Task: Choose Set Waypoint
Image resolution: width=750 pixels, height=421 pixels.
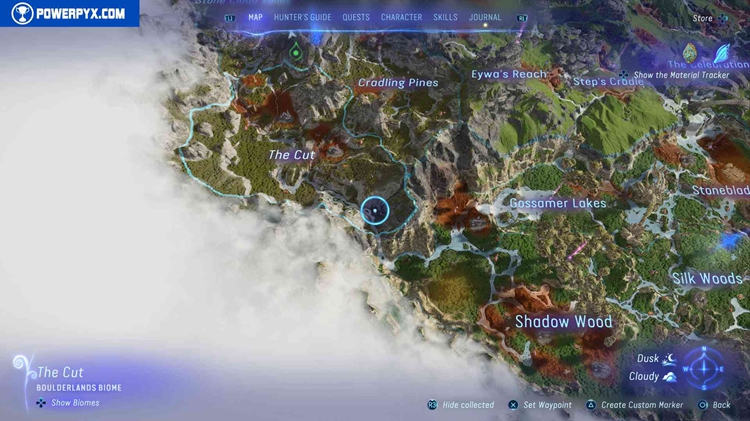Action: pyautogui.click(x=546, y=405)
